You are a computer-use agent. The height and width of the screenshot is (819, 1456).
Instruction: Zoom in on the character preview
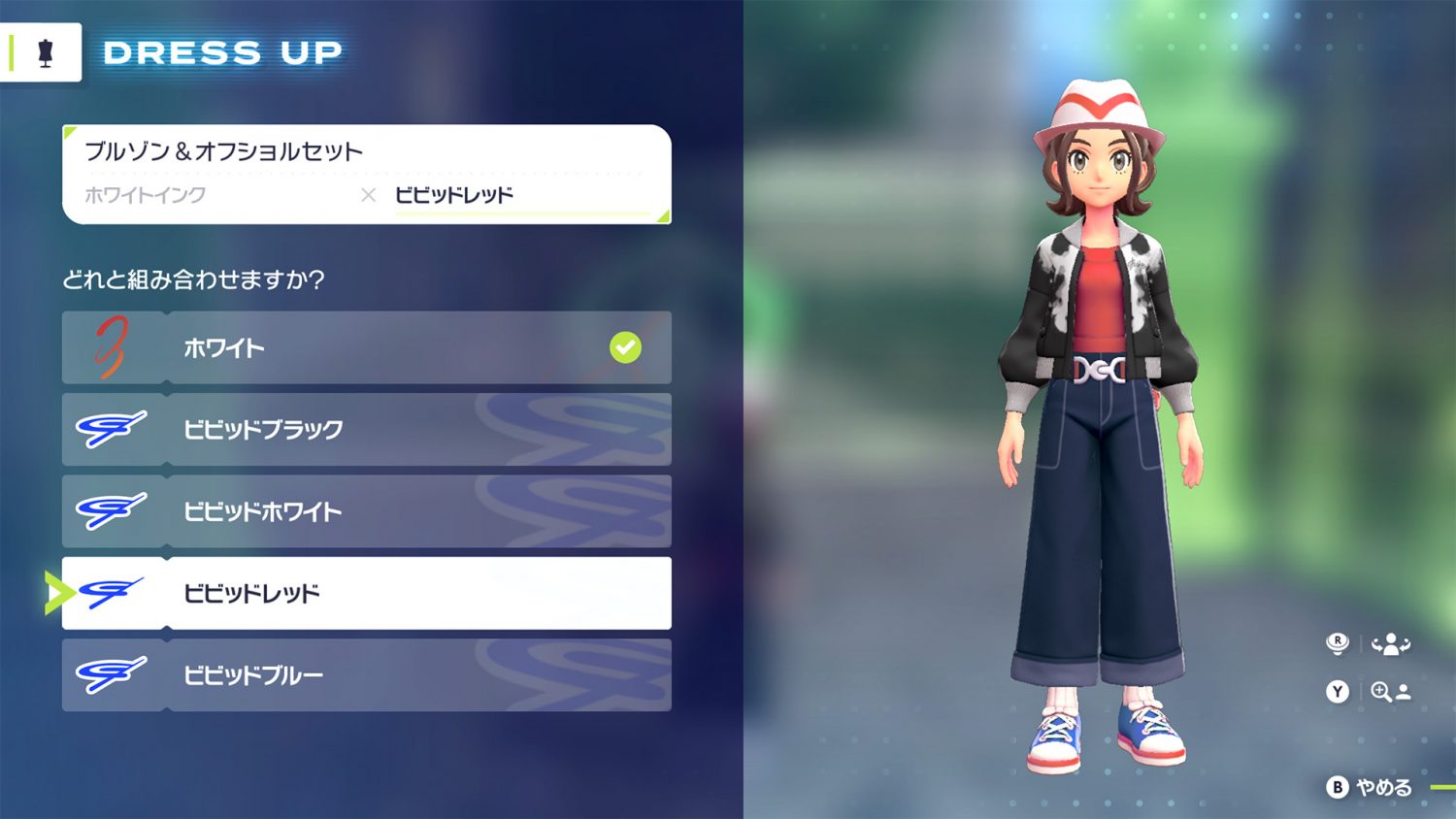coord(1389,692)
